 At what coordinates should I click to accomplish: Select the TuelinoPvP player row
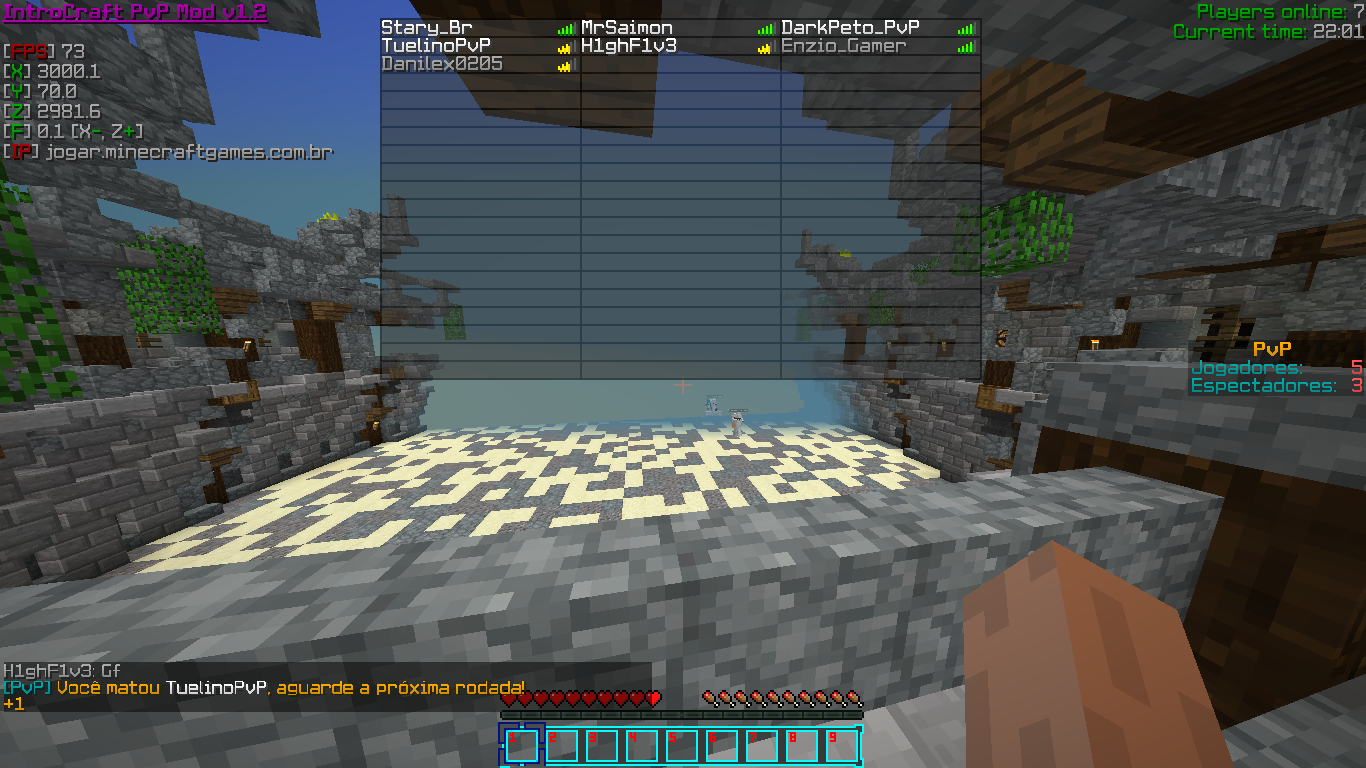point(436,46)
